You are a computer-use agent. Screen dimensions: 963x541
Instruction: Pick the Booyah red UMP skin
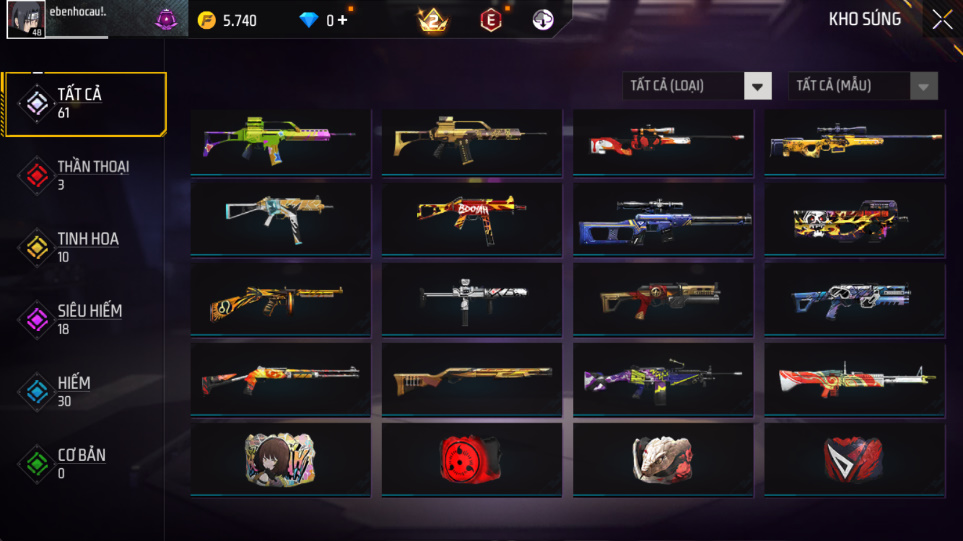coord(471,218)
